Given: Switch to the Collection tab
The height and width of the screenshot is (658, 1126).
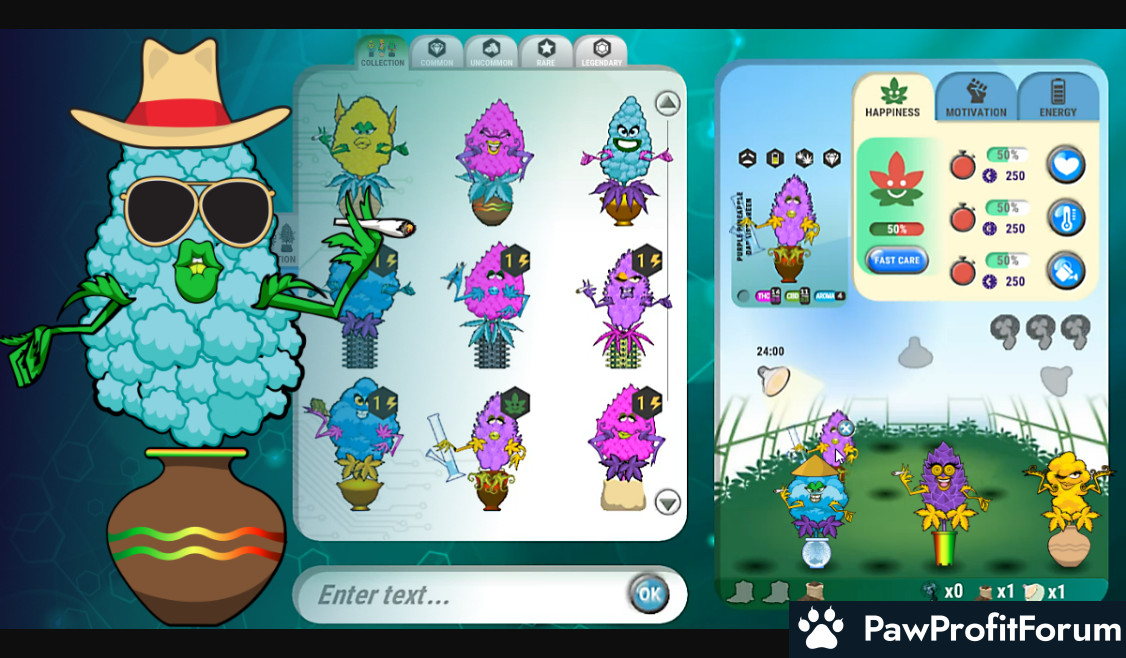Looking at the screenshot, I should pos(383,53).
